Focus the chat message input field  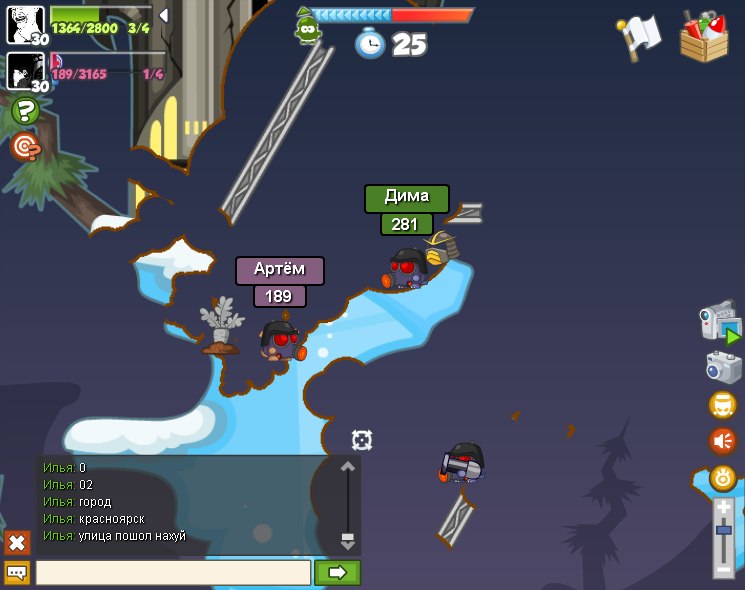click(173, 573)
